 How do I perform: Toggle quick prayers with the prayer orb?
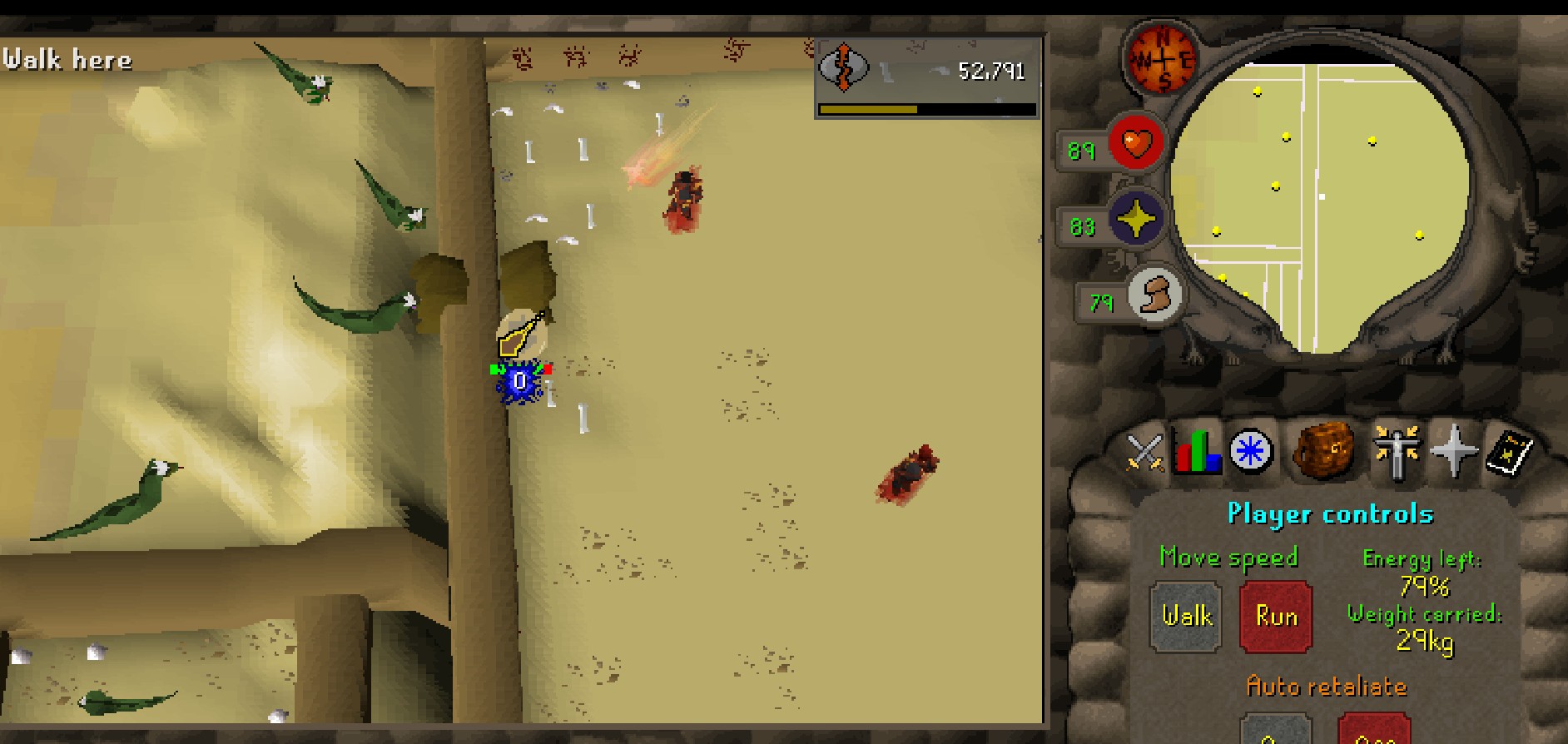click(1135, 221)
